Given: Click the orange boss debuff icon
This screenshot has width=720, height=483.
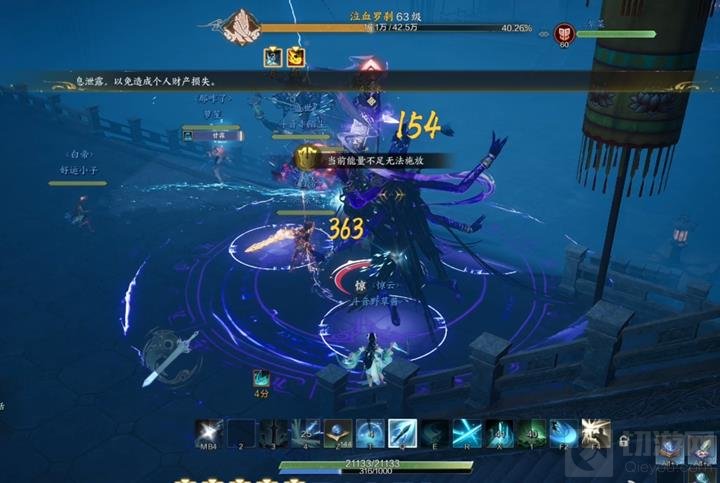Looking at the screenshot, I should [296, 58].
